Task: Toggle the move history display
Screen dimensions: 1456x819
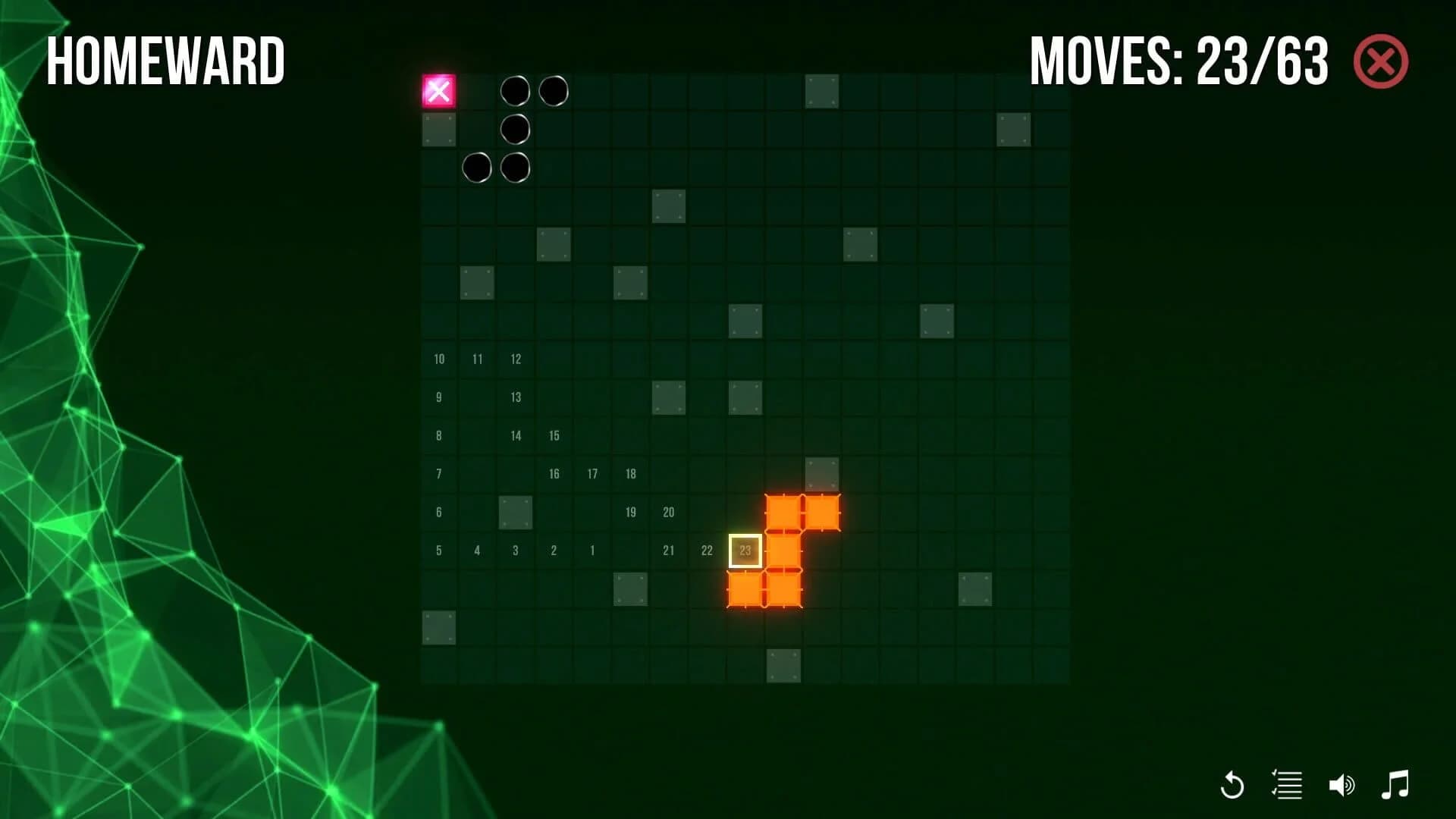Action: (1288, 786)
